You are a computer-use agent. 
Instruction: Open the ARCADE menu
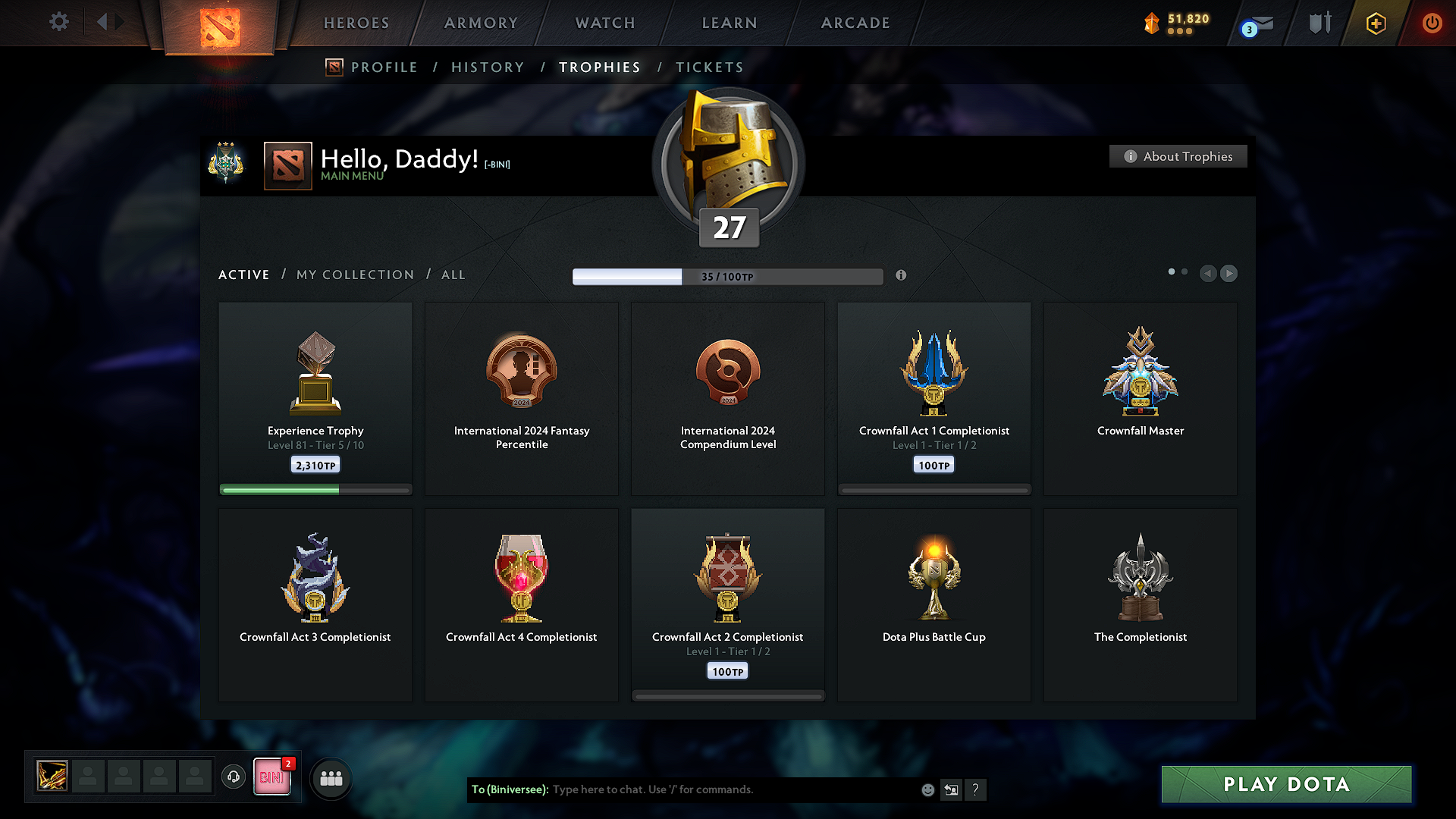(x=855, y=23)
